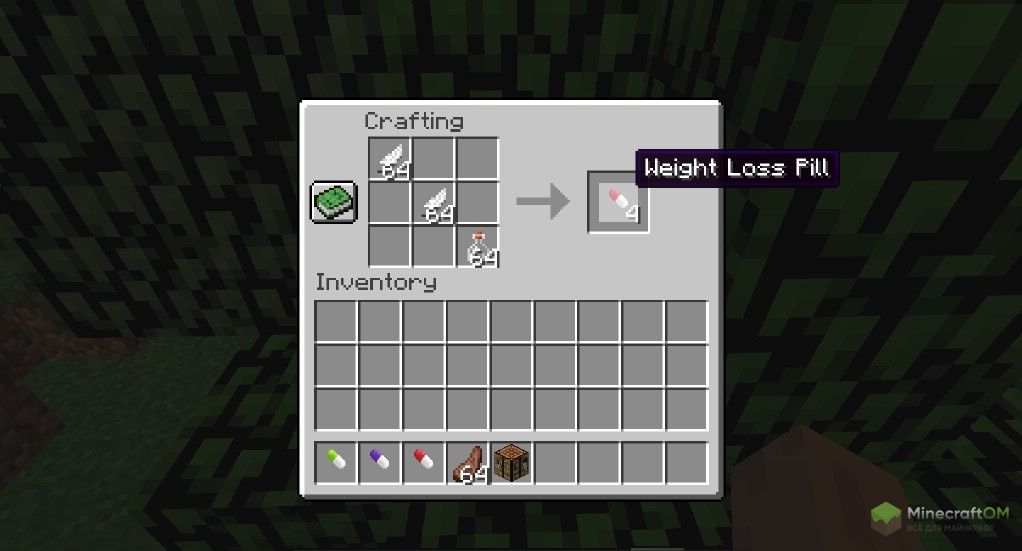Select the feather in the center crafting slot
This screenshot has height=551, width=1022.
[434, 203]
